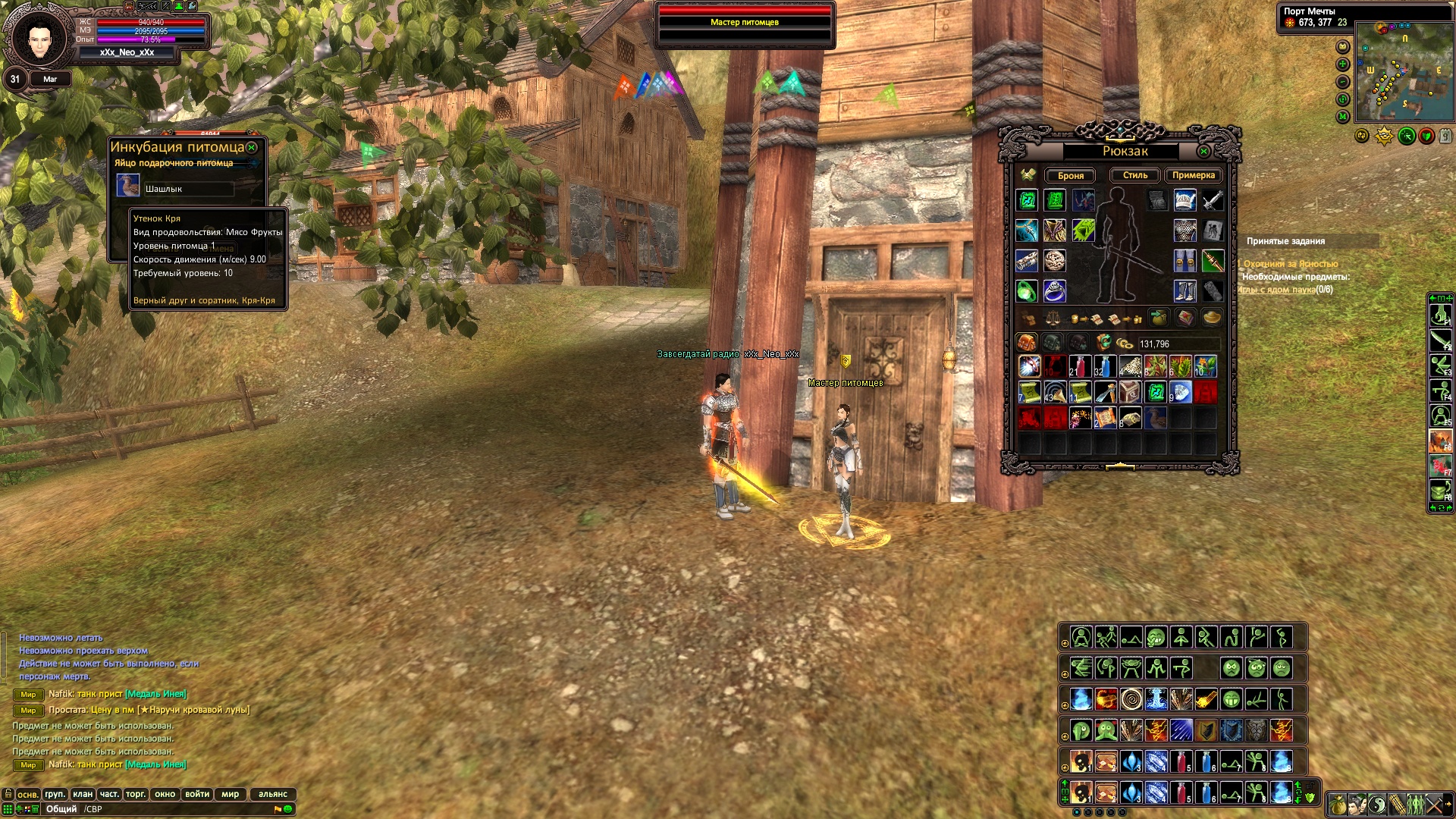This screenshot has width=1456, height=819.
Task: Select the red health potion stack of 21
Action: coord(1080,367)
